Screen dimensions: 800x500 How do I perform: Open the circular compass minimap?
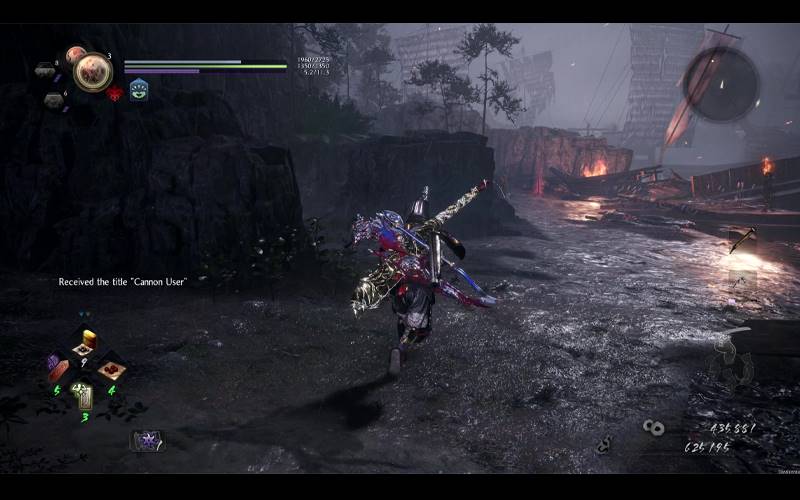(x=721, y=84)
